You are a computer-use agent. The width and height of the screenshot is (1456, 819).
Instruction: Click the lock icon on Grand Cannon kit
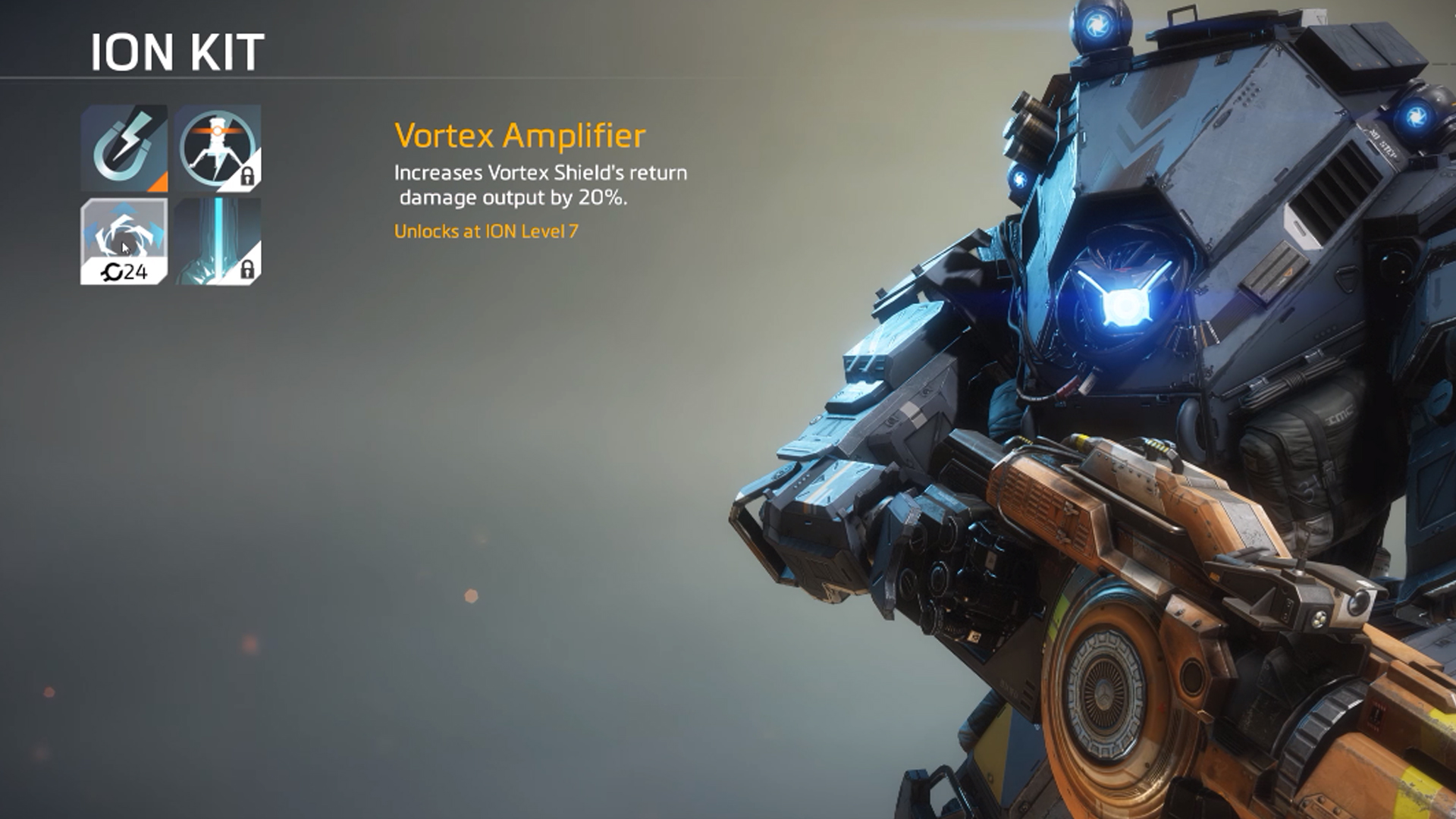click(x=249, y=270)
